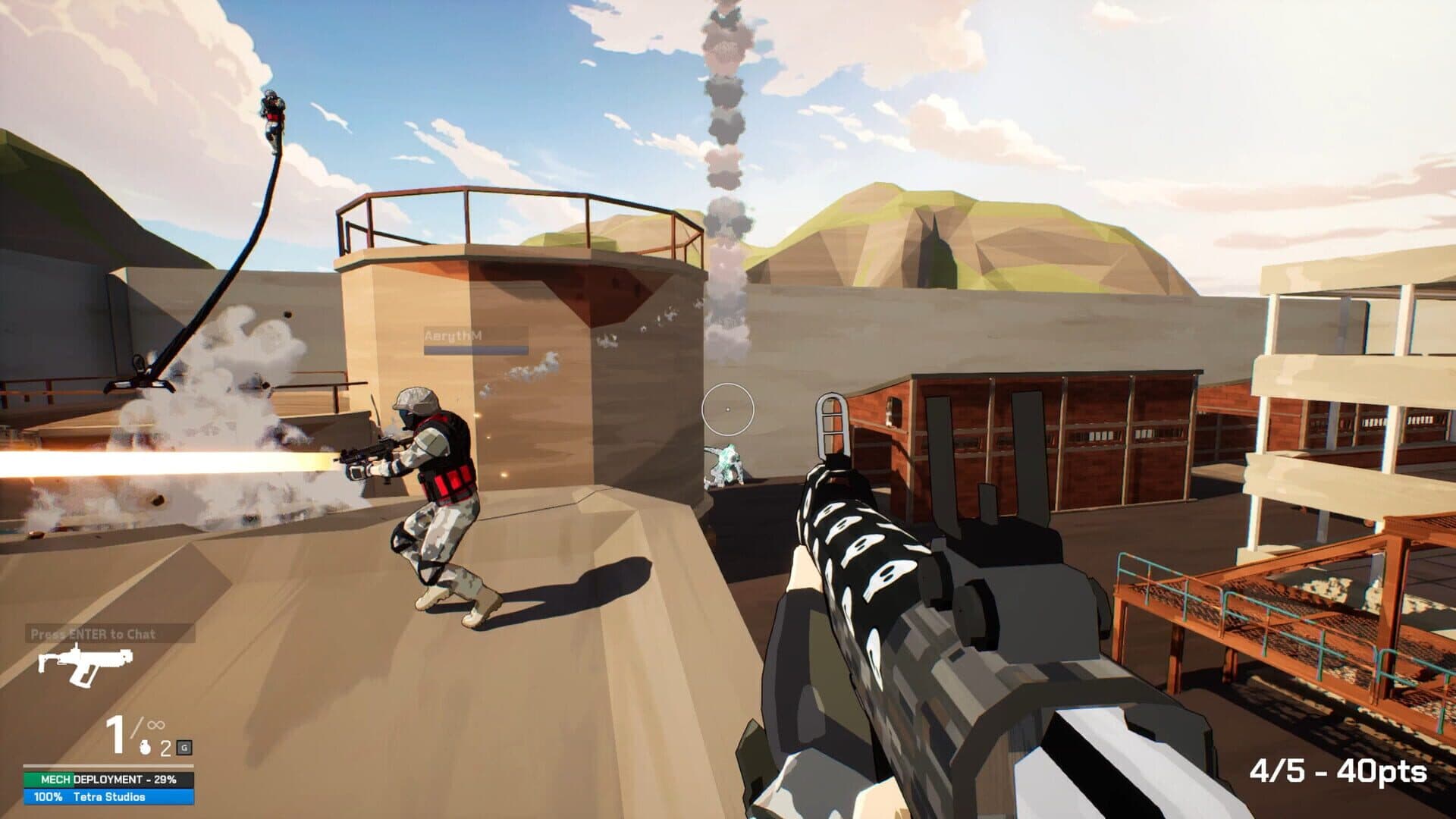Select the blue team bar under AerythM
This screenshot has height=819, width=1456.
click(x=476, y=351)
